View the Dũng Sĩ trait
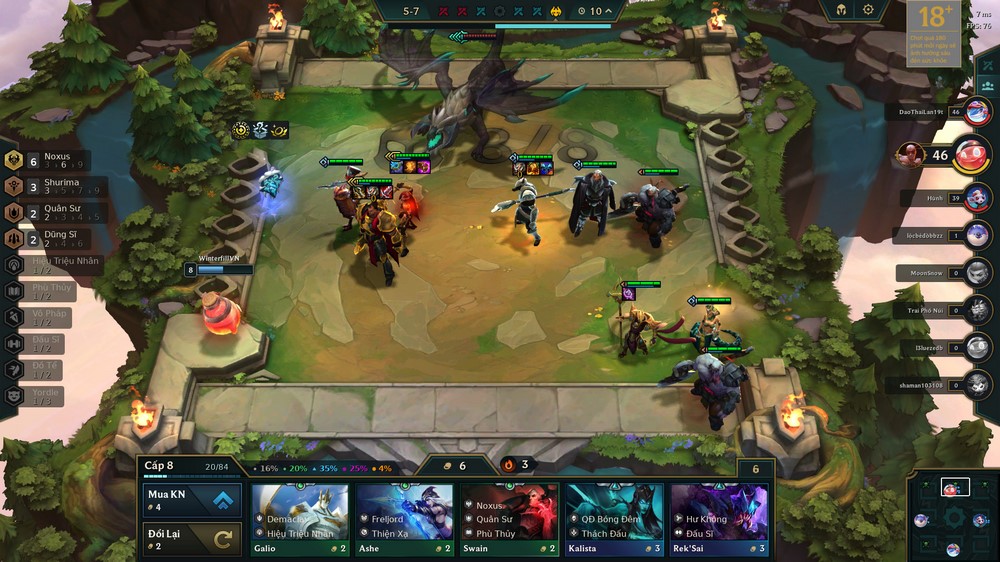The width and height of the screenshot is (1000, 562). [50, 239]
